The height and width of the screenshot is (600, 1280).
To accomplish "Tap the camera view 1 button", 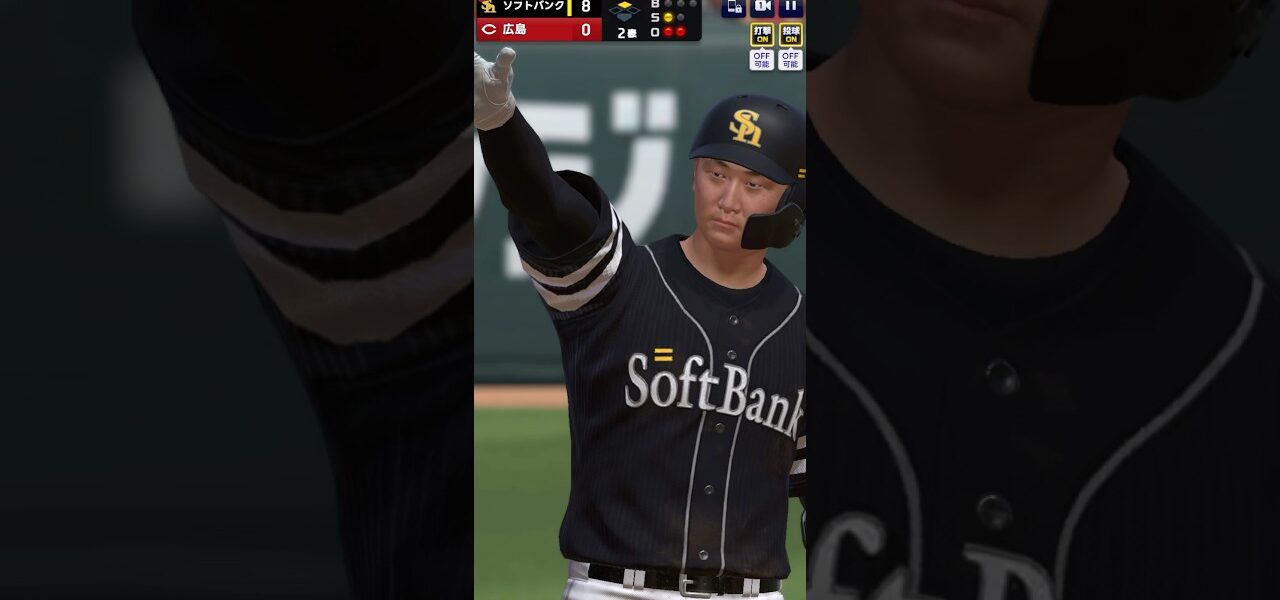I will pos(762,7).
